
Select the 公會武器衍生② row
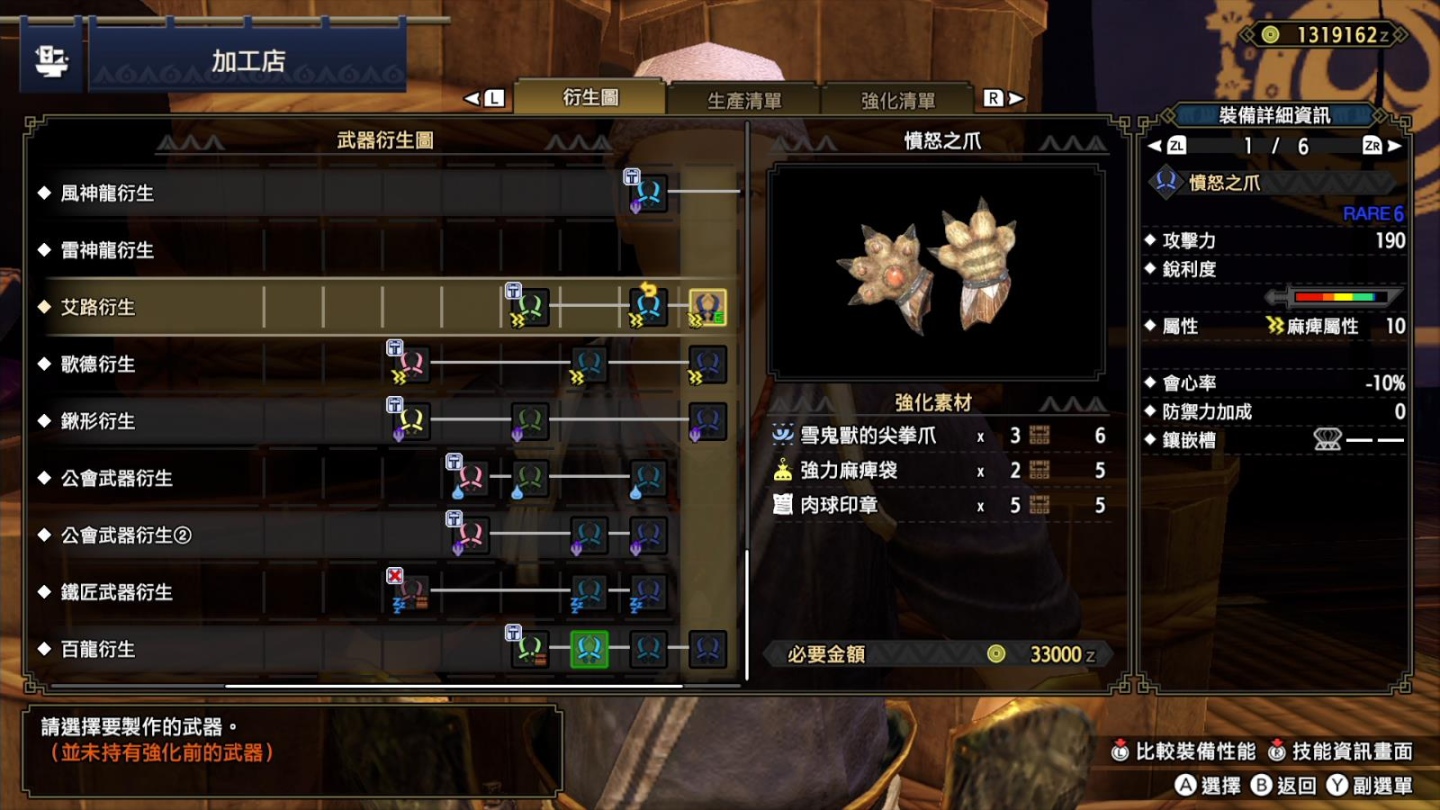pos(126,535)
